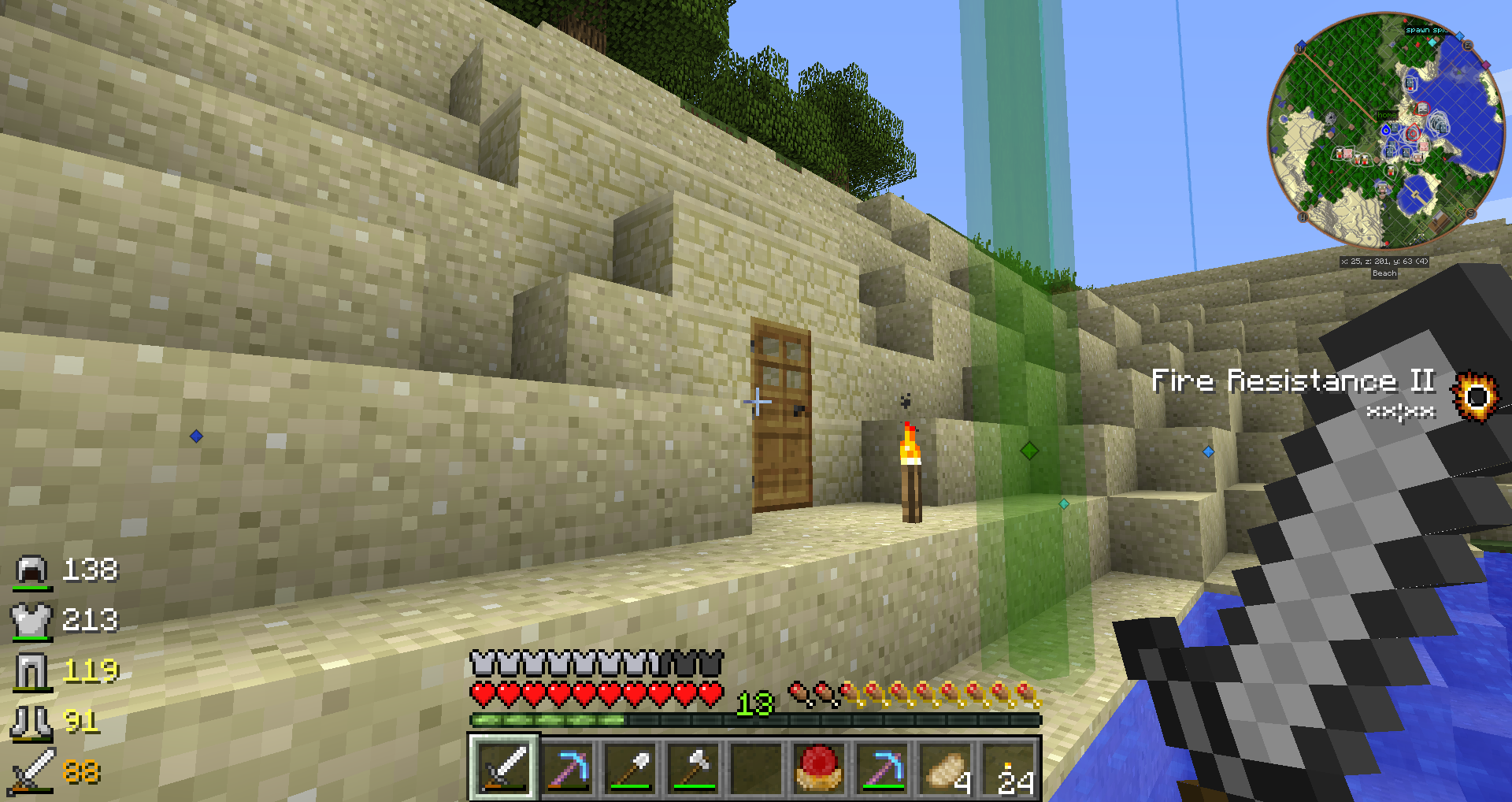Click the iron helmet durability icon

32,570
